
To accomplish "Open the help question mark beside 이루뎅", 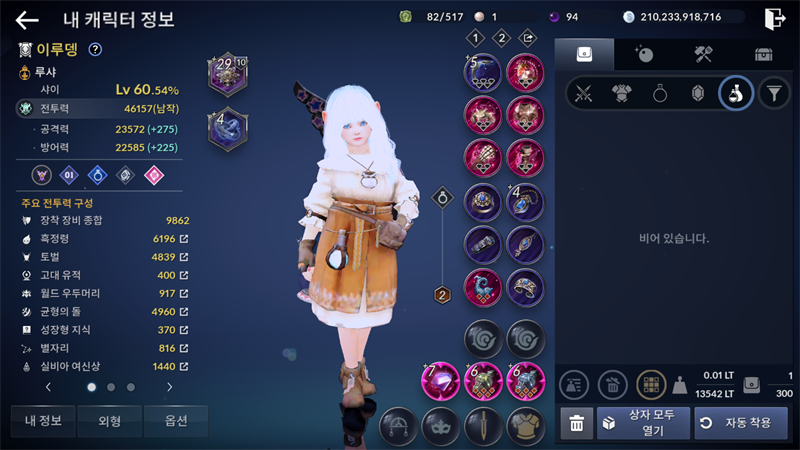I will click(x=95, y=49).
